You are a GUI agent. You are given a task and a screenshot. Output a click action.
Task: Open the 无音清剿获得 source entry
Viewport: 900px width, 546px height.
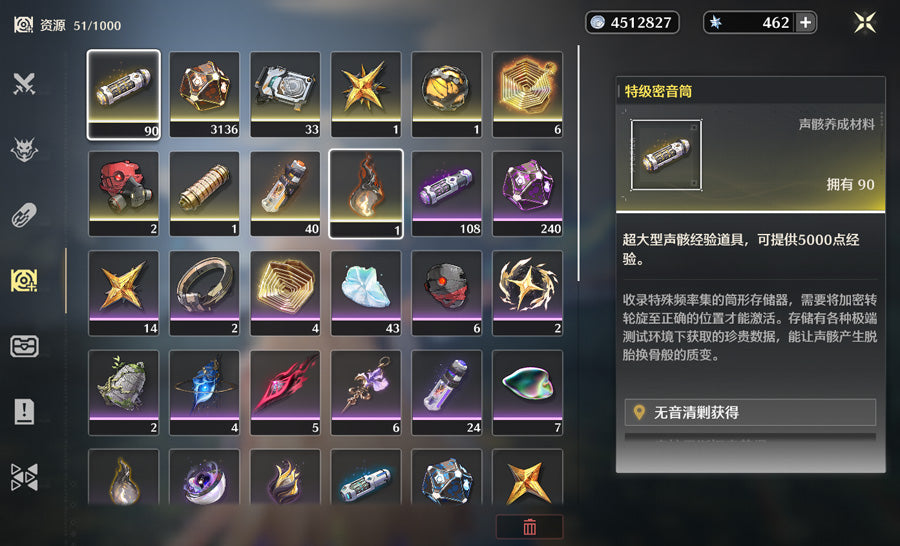tap(750, 412)
